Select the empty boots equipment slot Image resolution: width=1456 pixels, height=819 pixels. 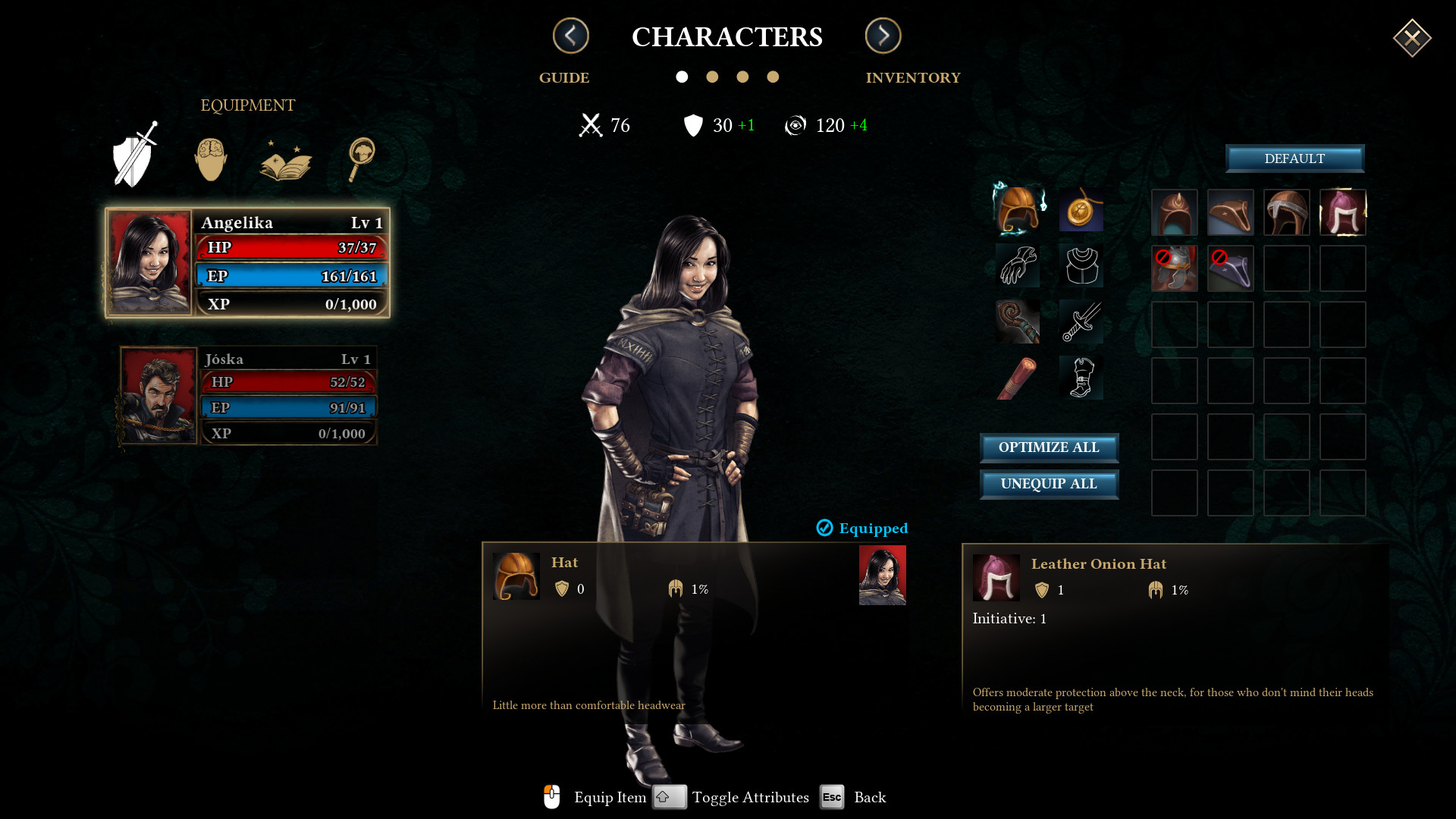coord(1081,377)
